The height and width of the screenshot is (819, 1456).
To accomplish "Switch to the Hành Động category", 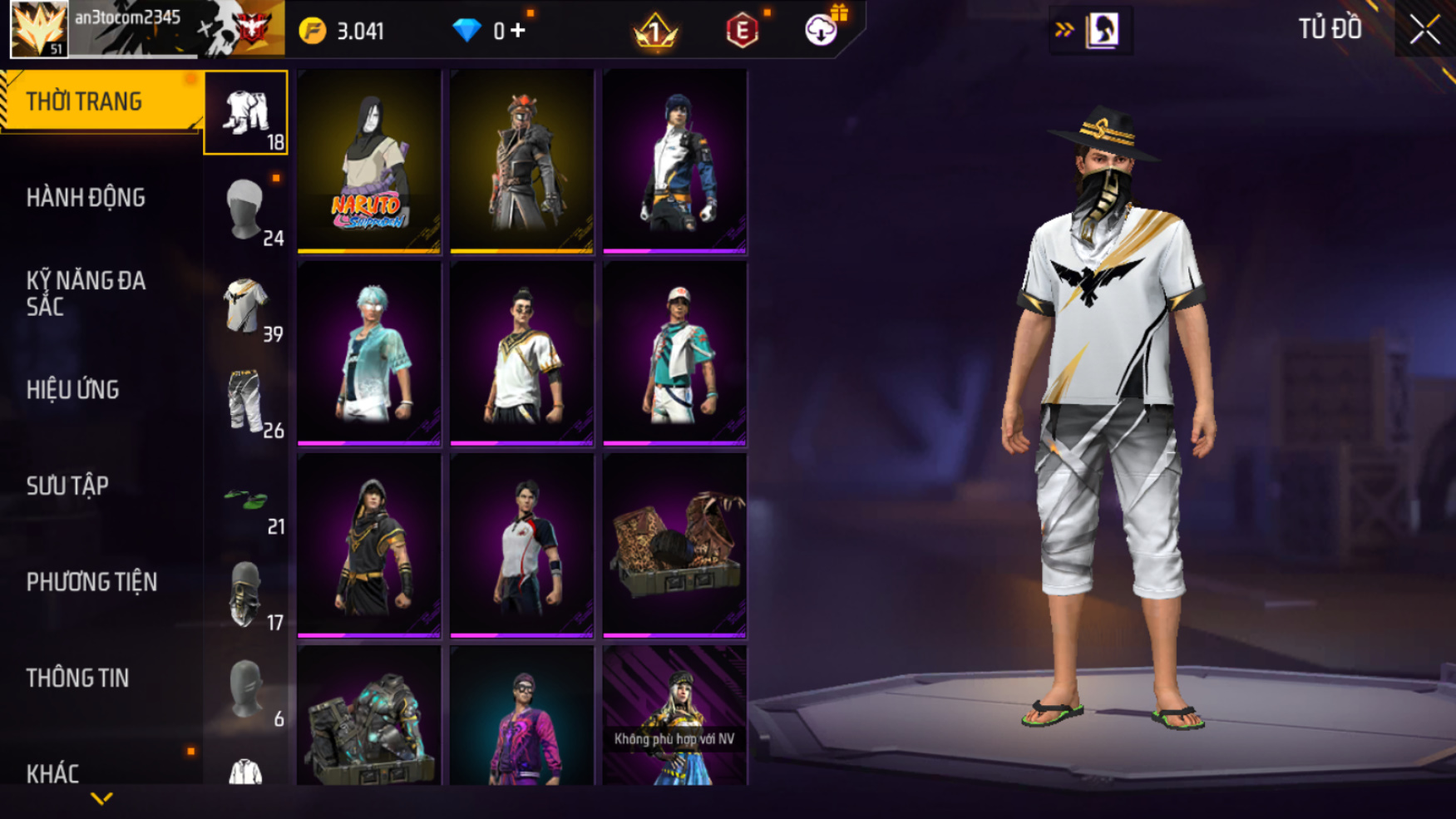I will pyautogui.click(x=86, y=198).
